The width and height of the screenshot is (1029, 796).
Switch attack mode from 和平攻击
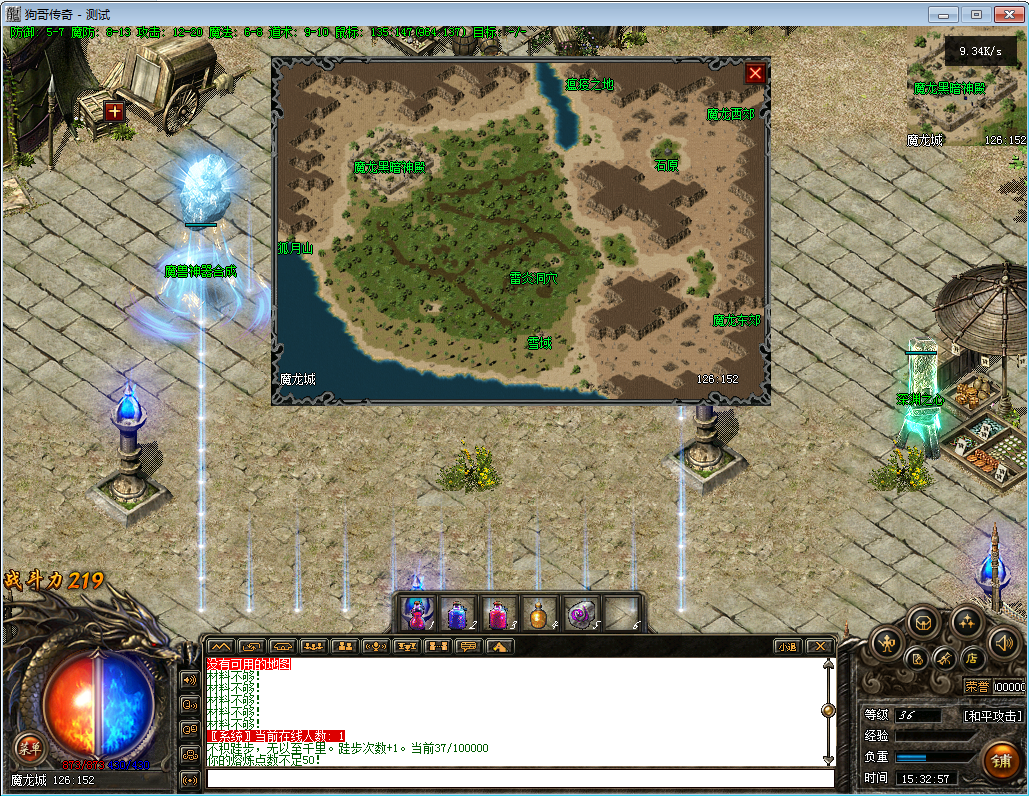992,716
